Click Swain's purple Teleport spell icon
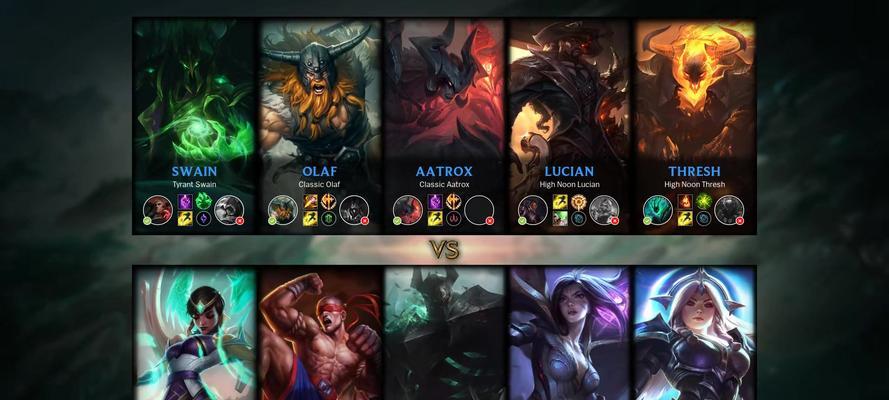This screenshot has width=889, height=400. point(185,202)
